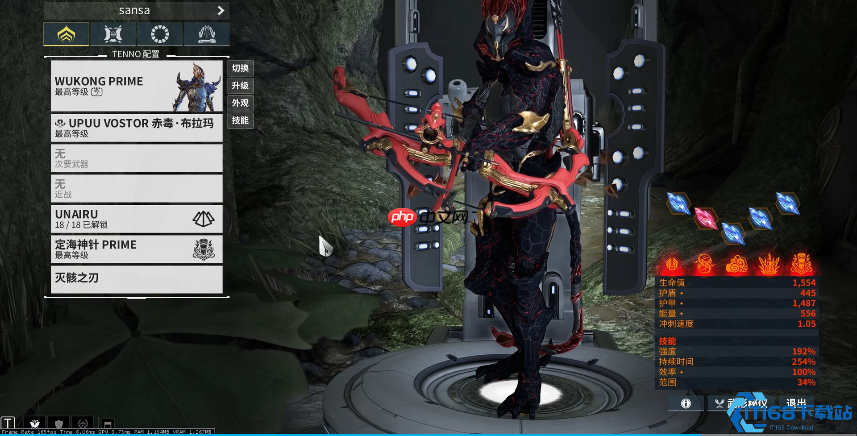Select the red arcane diamond icon
The width and height of the screenshot is (857, 436).
(707, 218)
